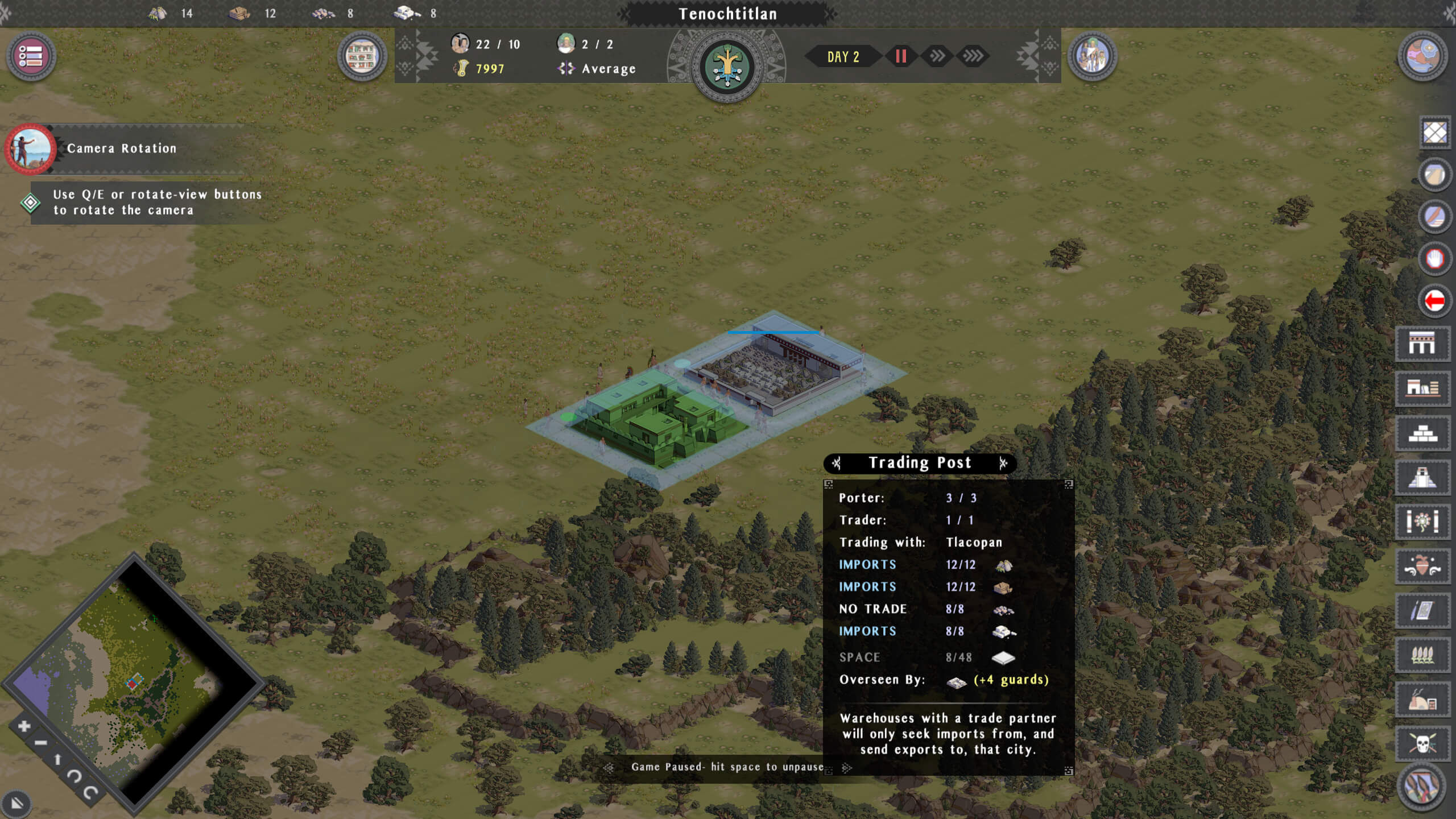
Task: Select the red hand stop tool
Action: click(x=1434, y=259)
